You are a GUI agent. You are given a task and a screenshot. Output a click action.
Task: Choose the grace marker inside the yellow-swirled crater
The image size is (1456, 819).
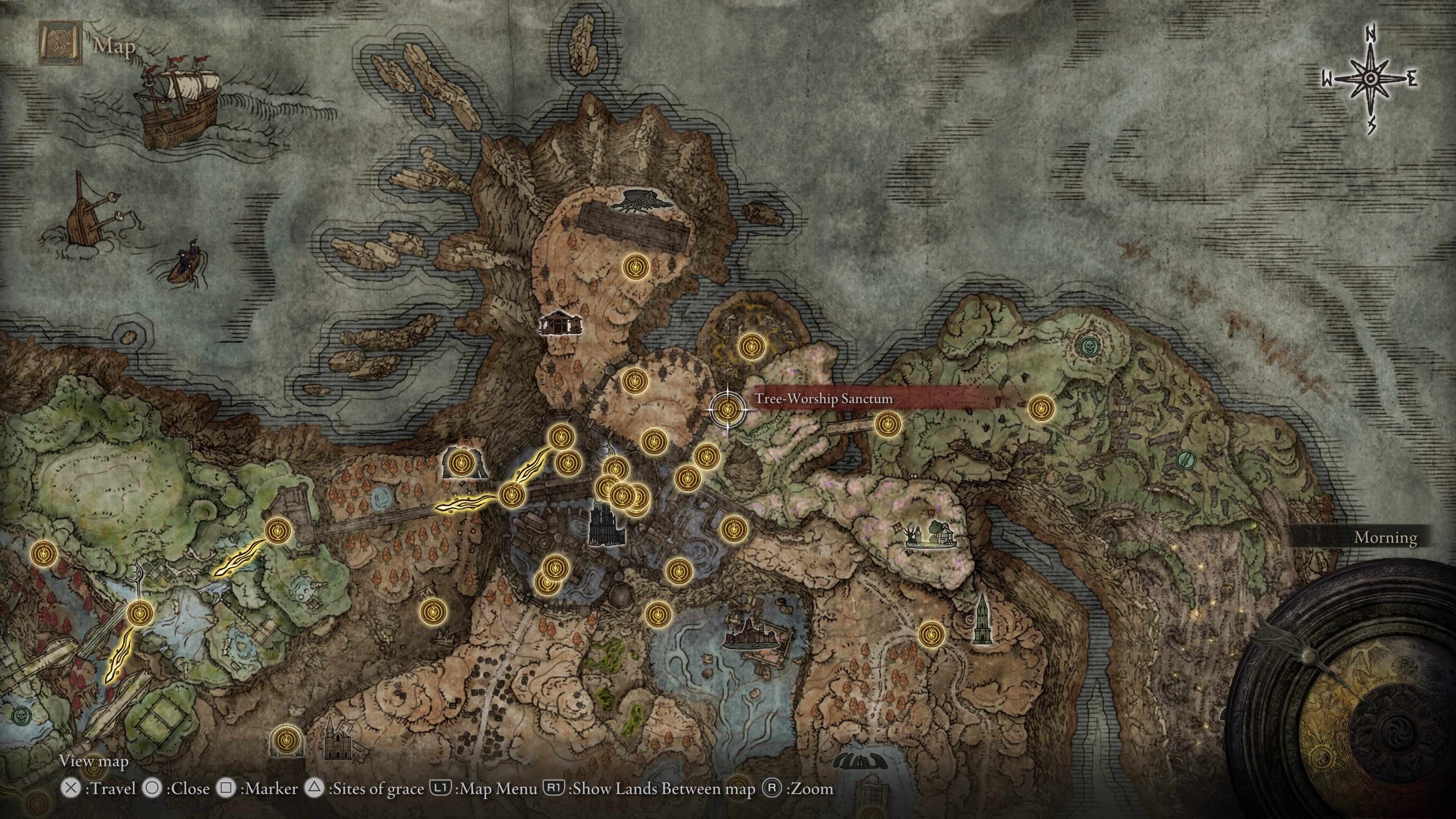(752, 345)
